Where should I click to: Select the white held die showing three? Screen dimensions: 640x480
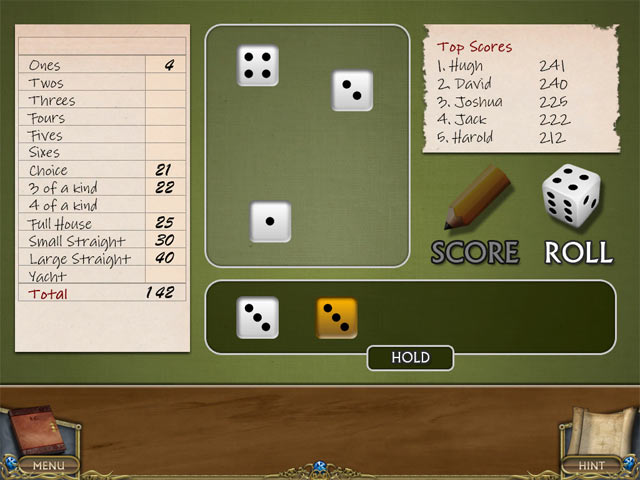pyautogui.click(x=258, y=317)
